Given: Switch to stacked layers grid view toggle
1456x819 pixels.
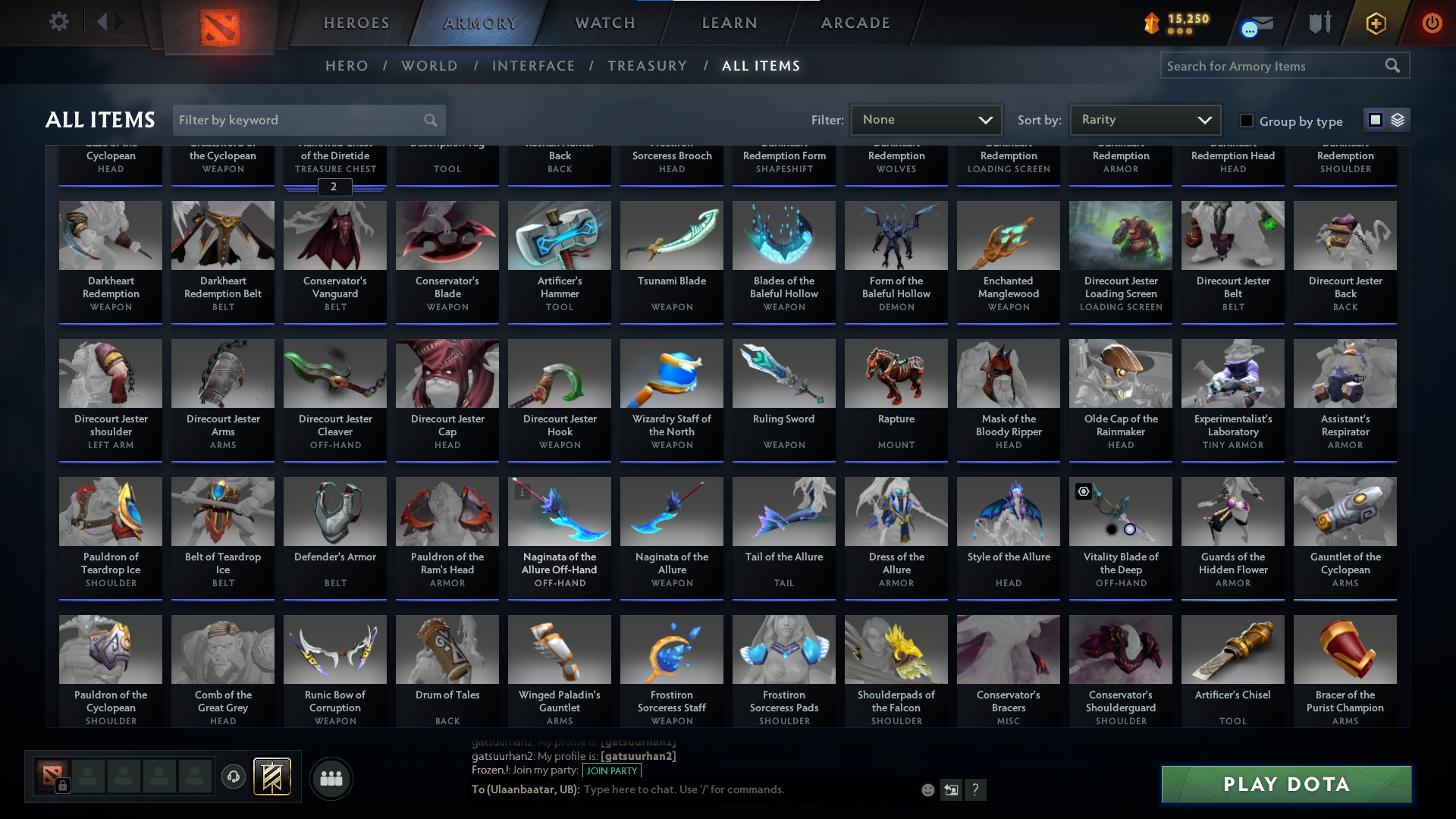Looking at the screenshot, I should [x=1397, y=119].
